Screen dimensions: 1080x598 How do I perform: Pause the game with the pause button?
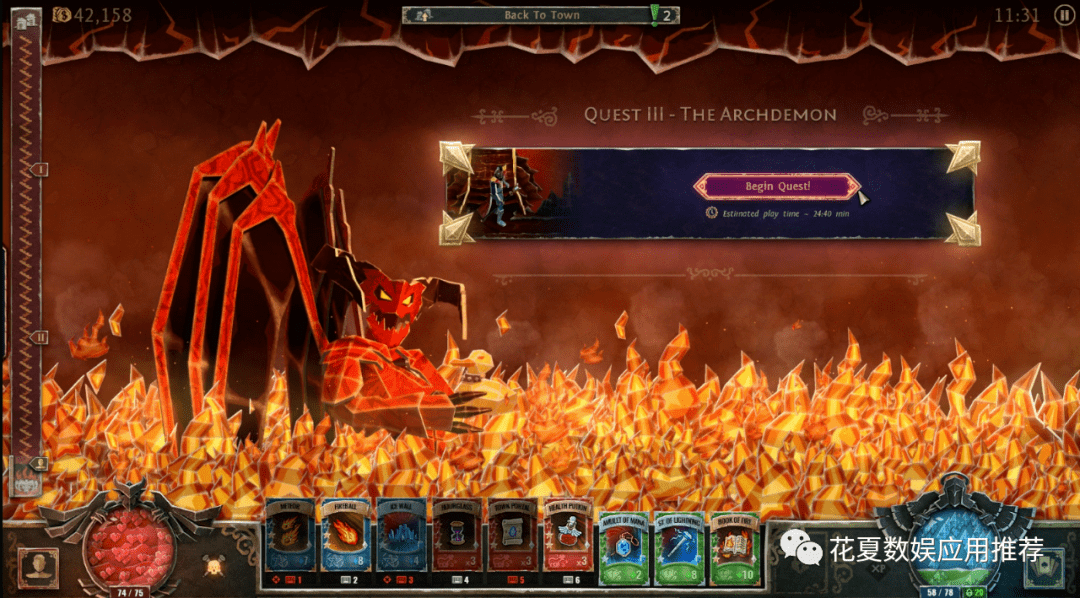coord(1064,15)
